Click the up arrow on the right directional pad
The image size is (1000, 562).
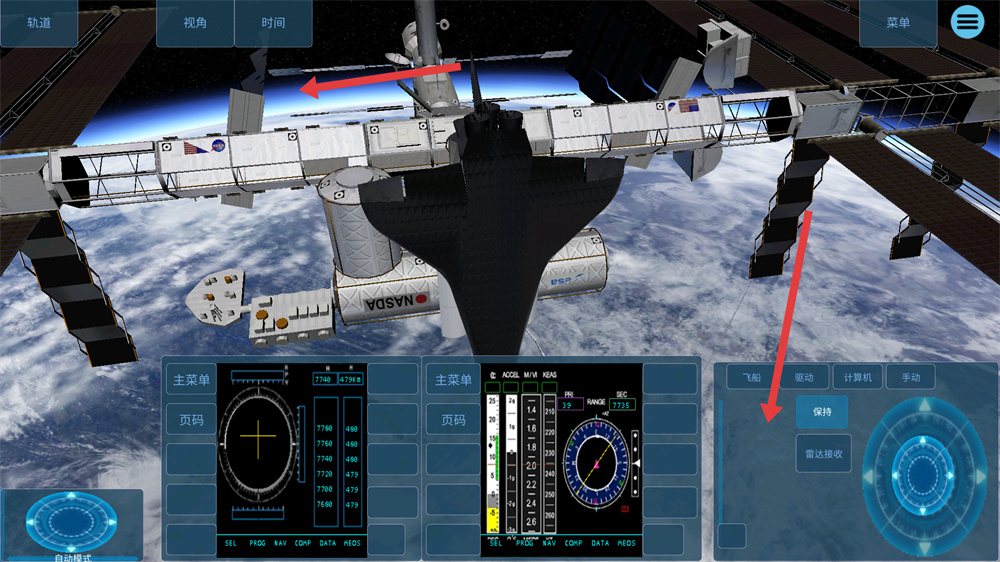[925, 406]
